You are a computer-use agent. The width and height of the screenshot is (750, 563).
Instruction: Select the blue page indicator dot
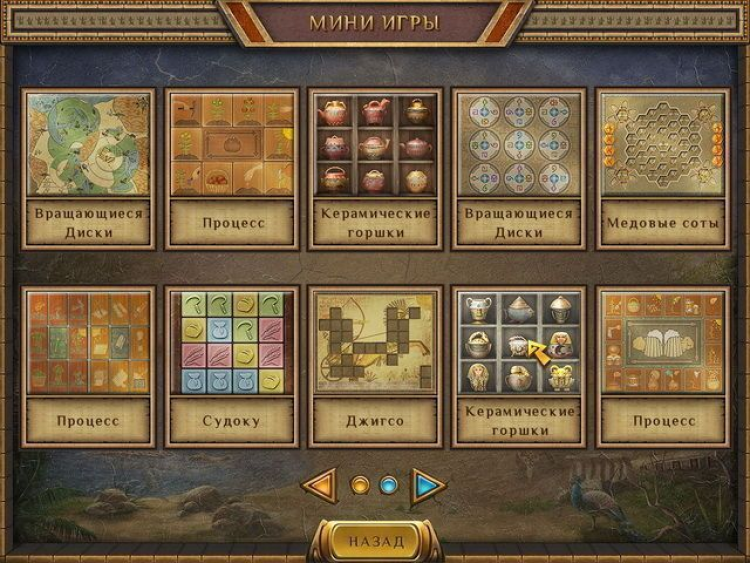point(389,486)
